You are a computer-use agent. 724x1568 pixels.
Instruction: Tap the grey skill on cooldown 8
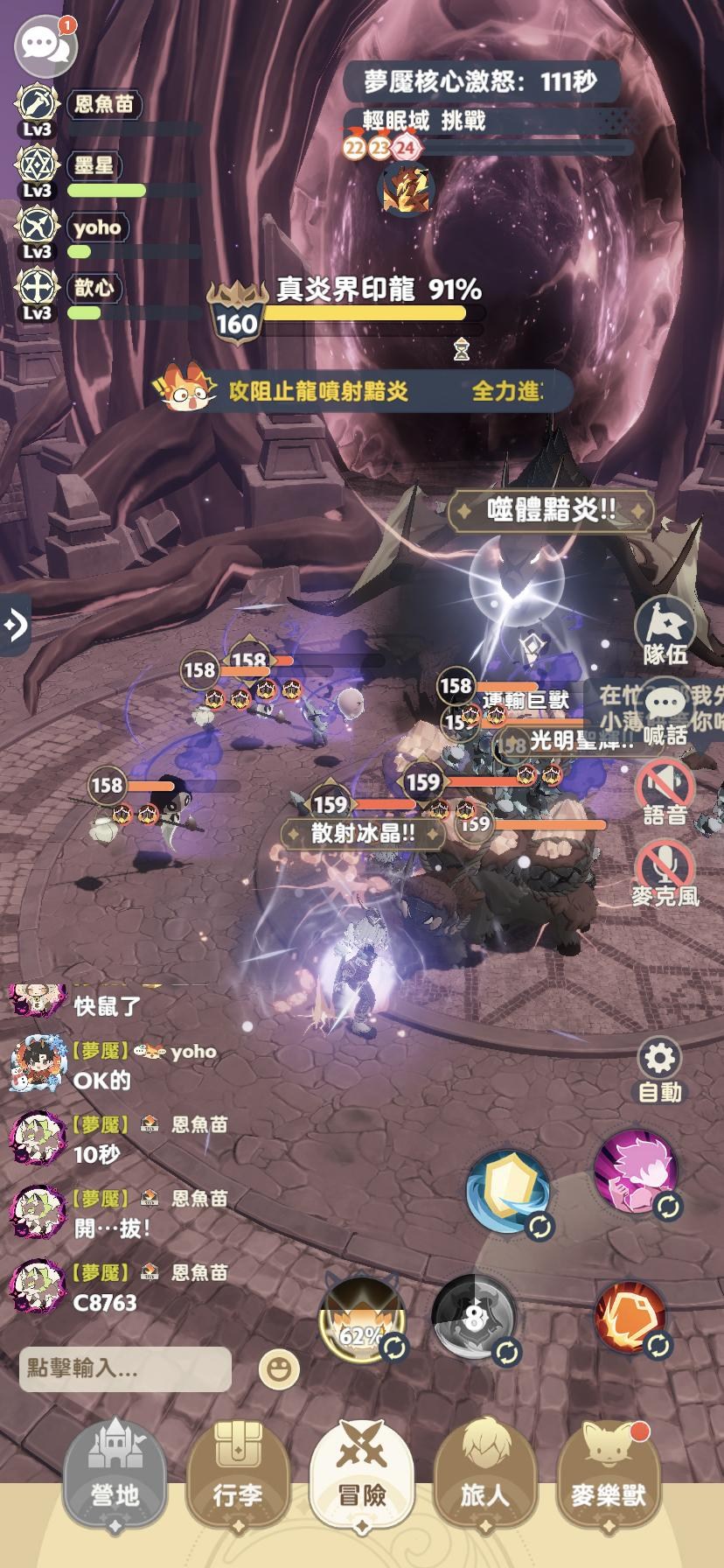(x=474, y=1319)
